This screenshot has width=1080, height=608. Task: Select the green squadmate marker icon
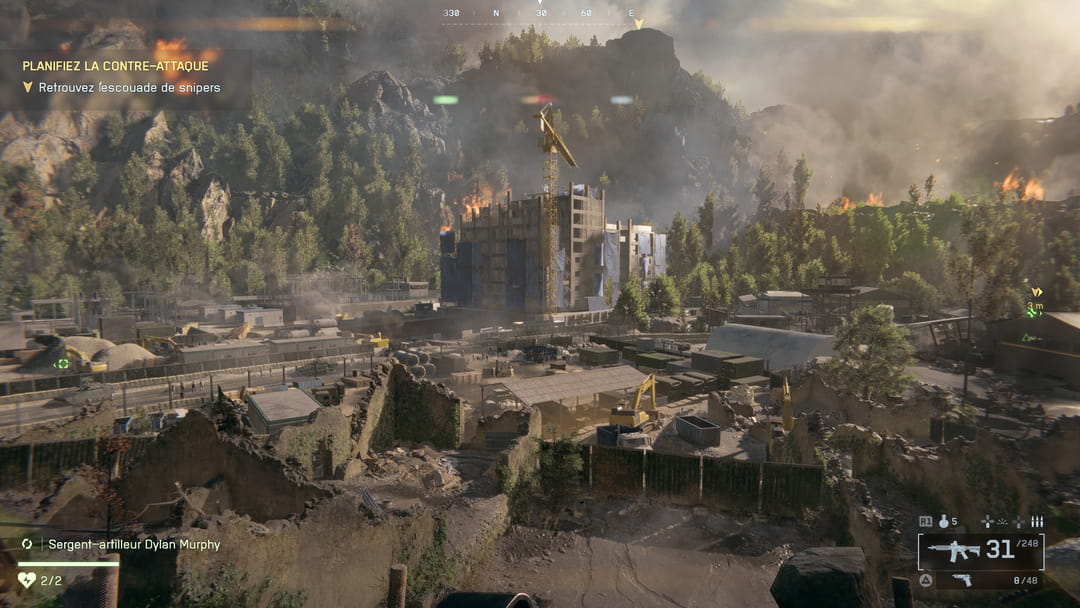tap(62, 364)
